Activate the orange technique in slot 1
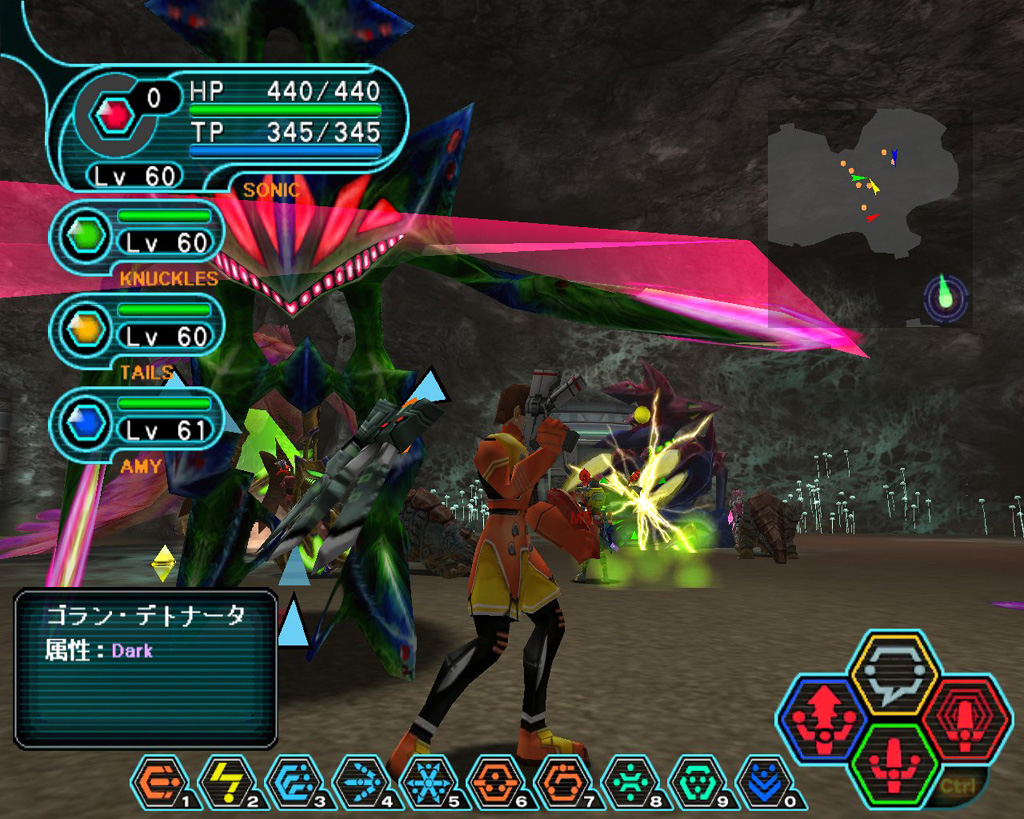Screen dimensions: 1024x819 (161, 780)
